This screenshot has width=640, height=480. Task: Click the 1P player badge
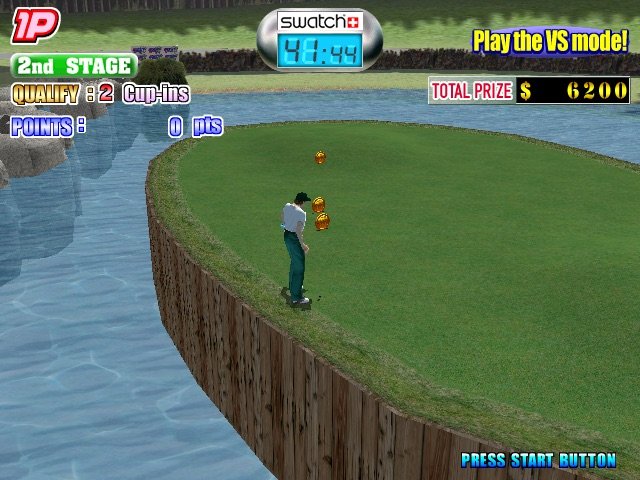pos(35,26)
